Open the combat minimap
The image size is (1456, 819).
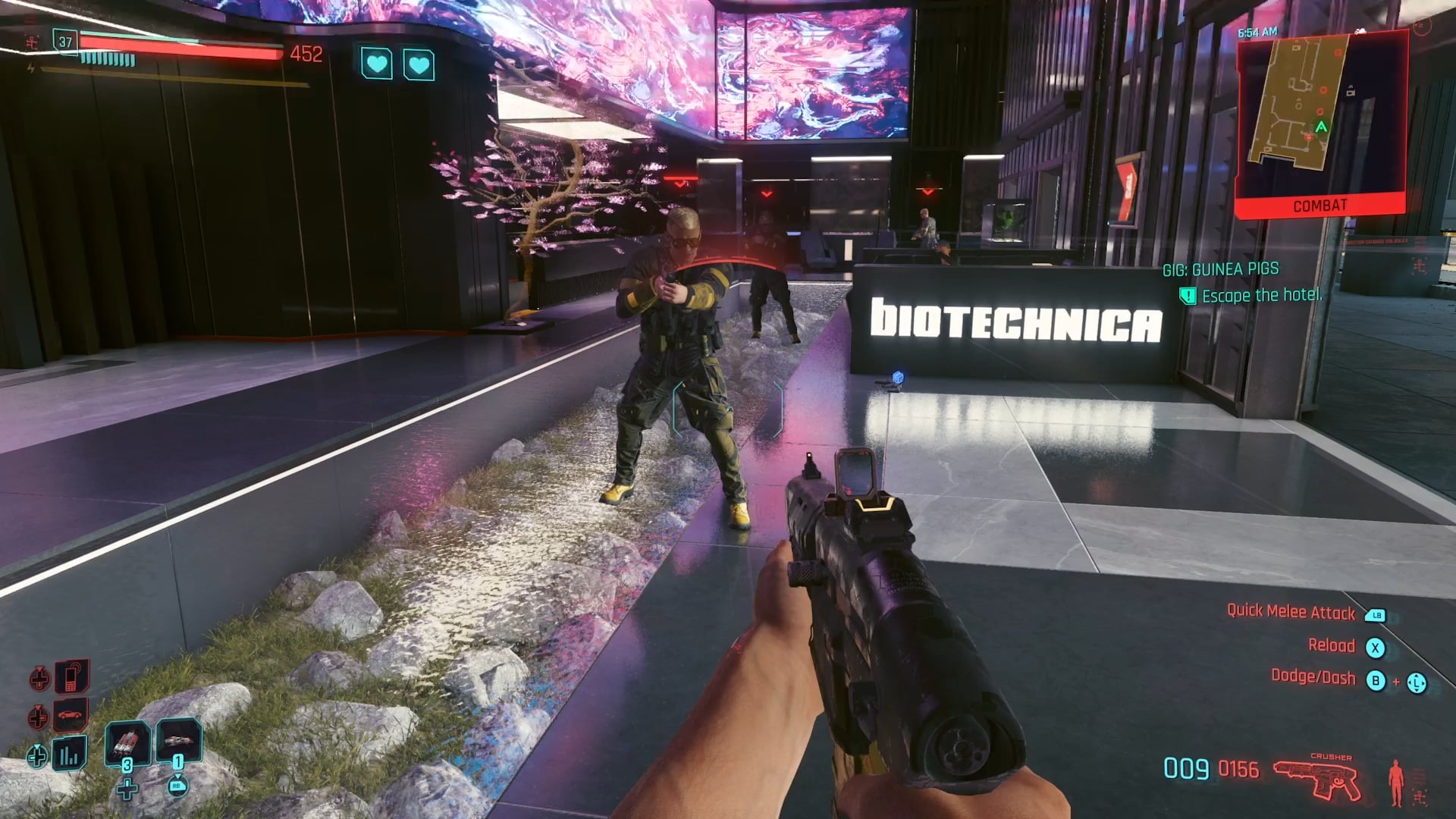tap(1321, 114)
